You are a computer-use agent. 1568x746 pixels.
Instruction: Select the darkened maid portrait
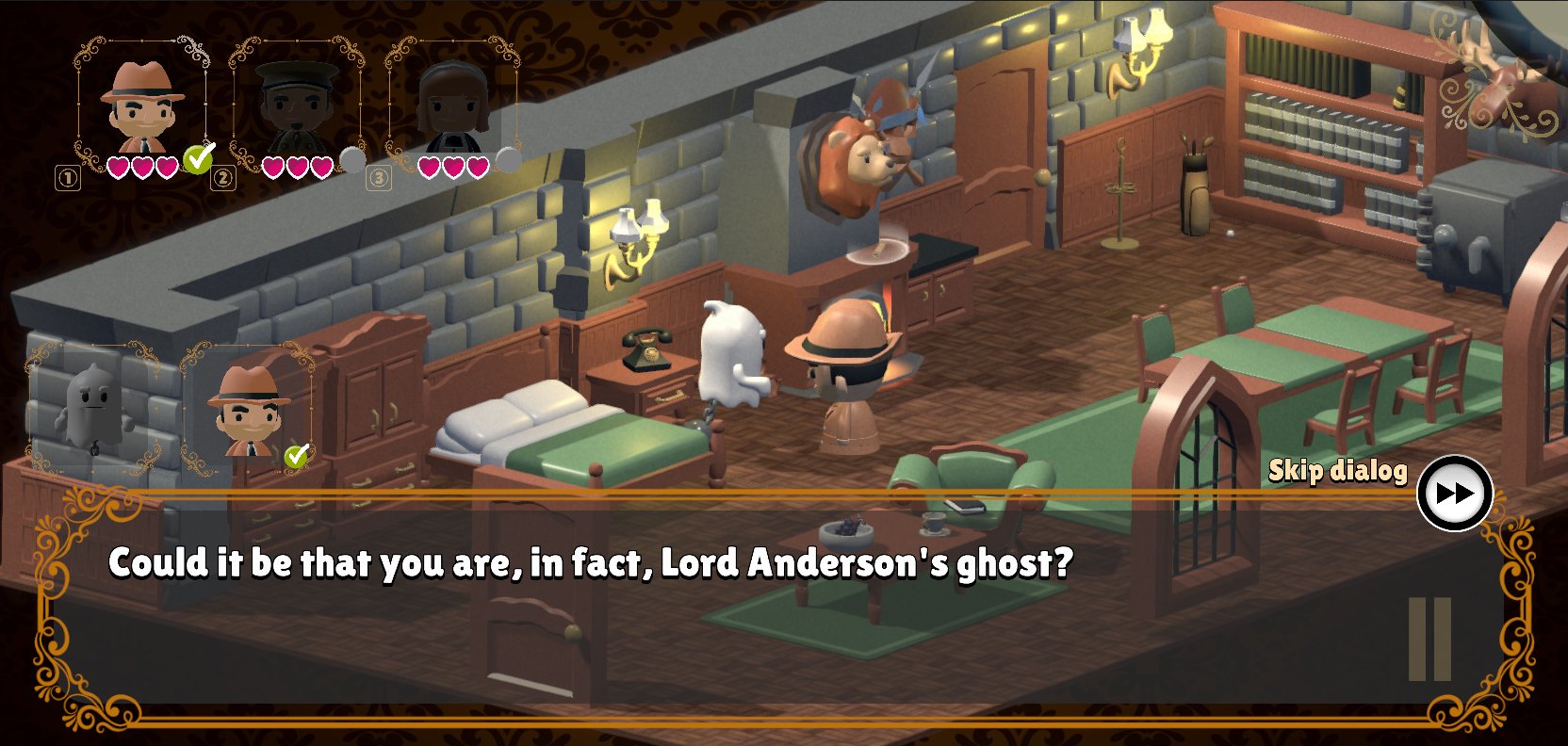tap(453, 107)
